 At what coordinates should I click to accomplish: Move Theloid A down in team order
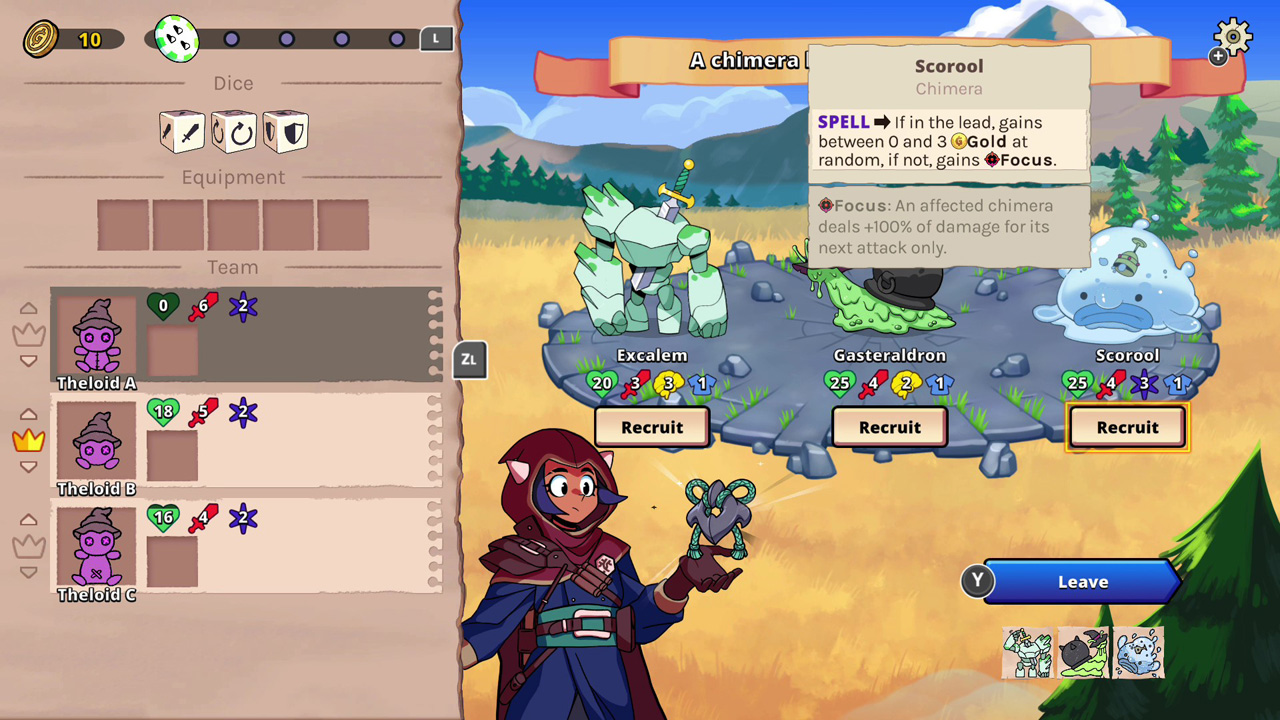(x=28, y=360)
